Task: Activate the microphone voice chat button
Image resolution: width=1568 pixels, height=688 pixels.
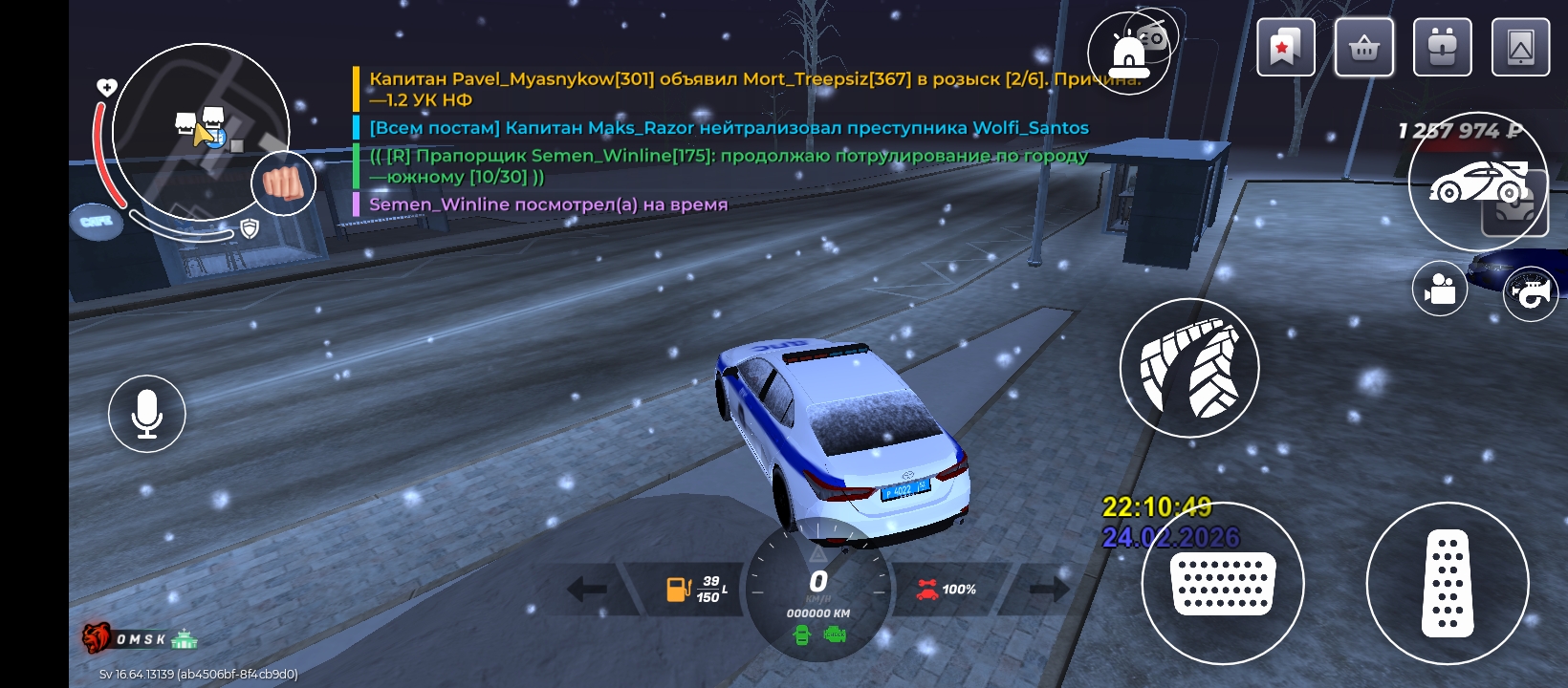Action: pyautogui.click(x=146, y=414)
